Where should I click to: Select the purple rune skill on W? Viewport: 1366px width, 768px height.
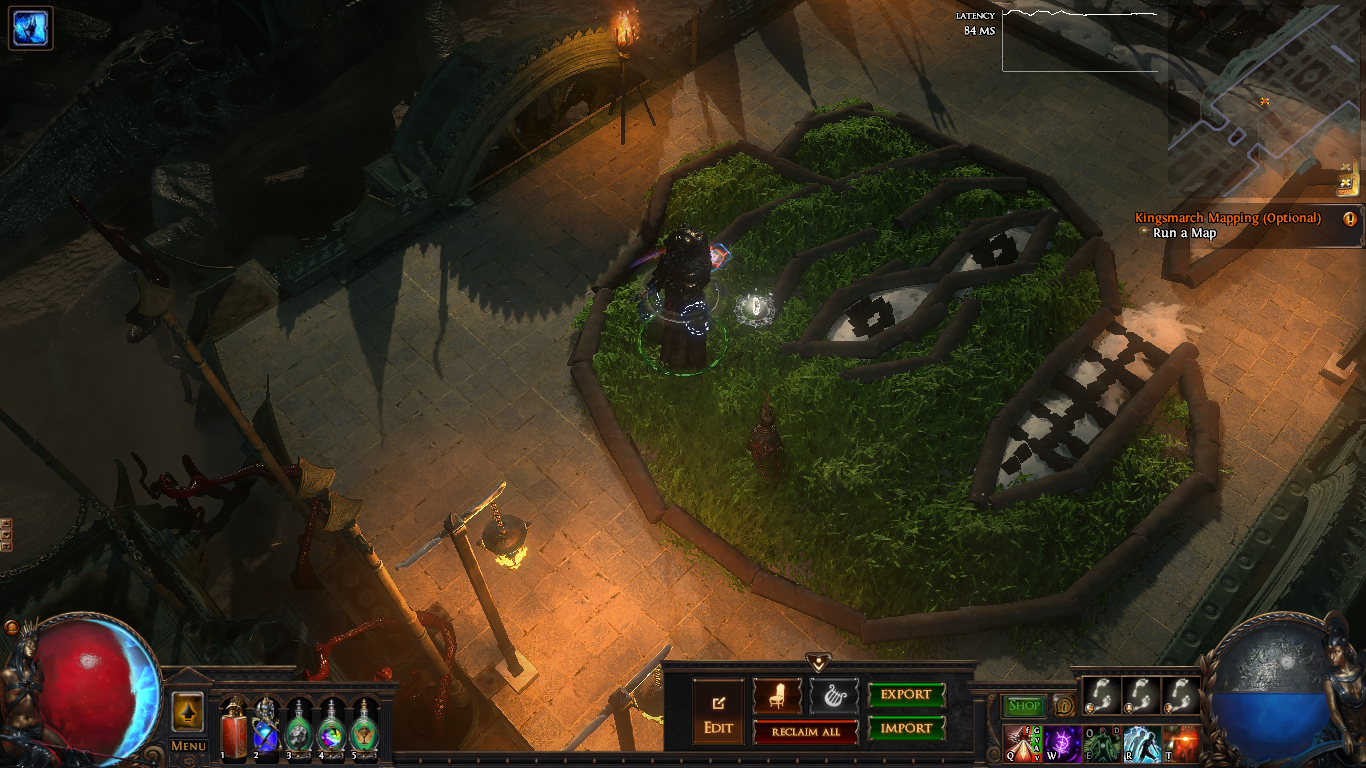pos(1062,744)
